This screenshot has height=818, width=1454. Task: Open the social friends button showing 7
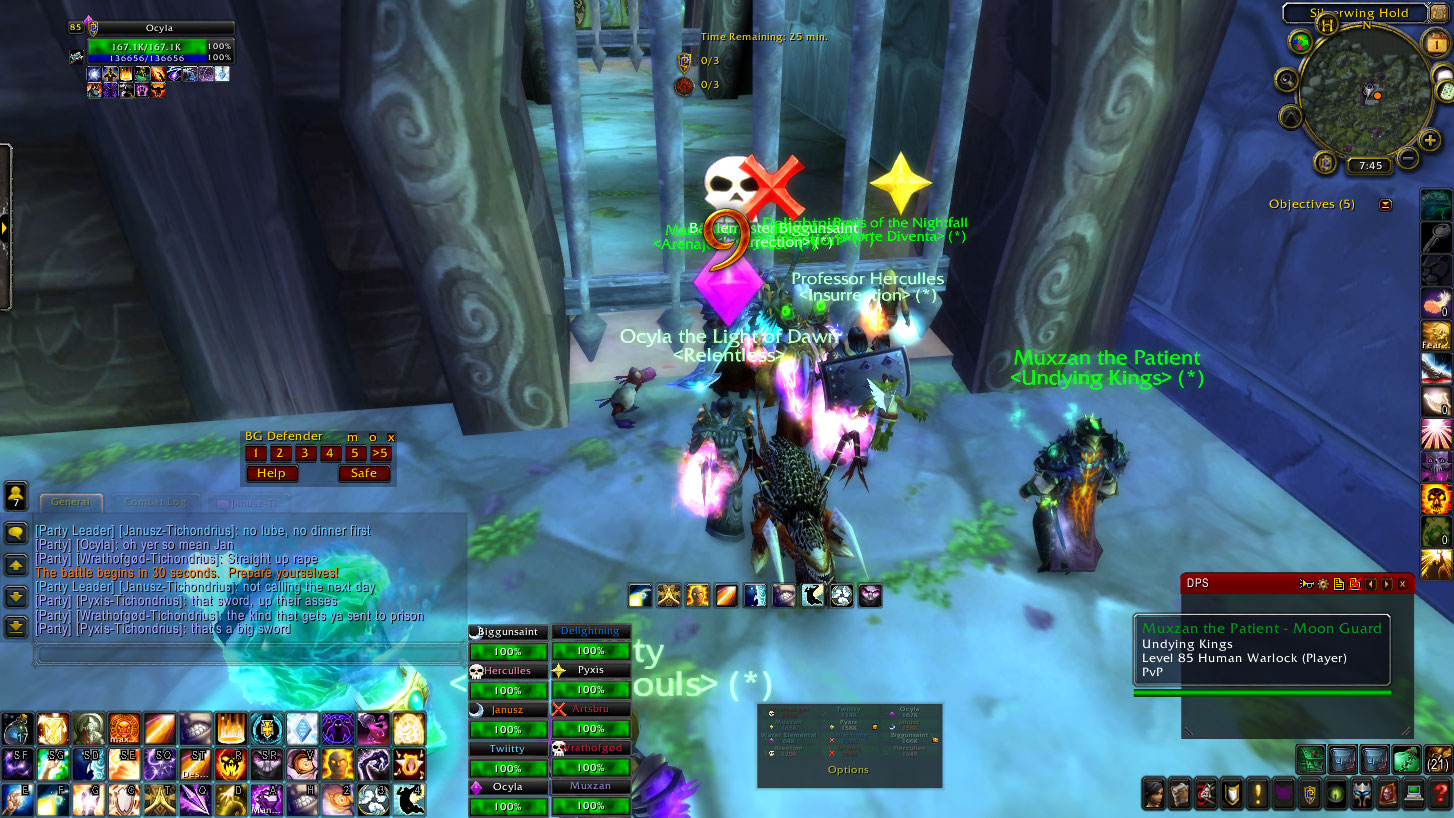point(16,496)
